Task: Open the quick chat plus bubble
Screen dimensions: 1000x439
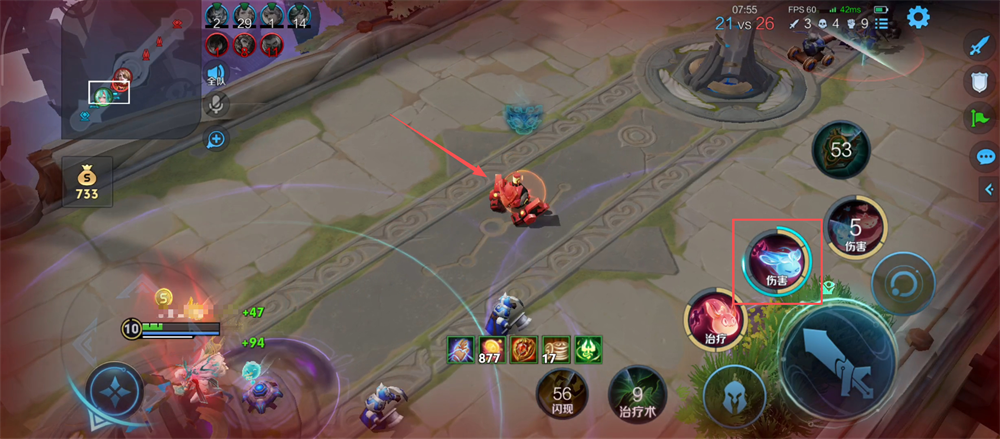Action: pos(215,138)
